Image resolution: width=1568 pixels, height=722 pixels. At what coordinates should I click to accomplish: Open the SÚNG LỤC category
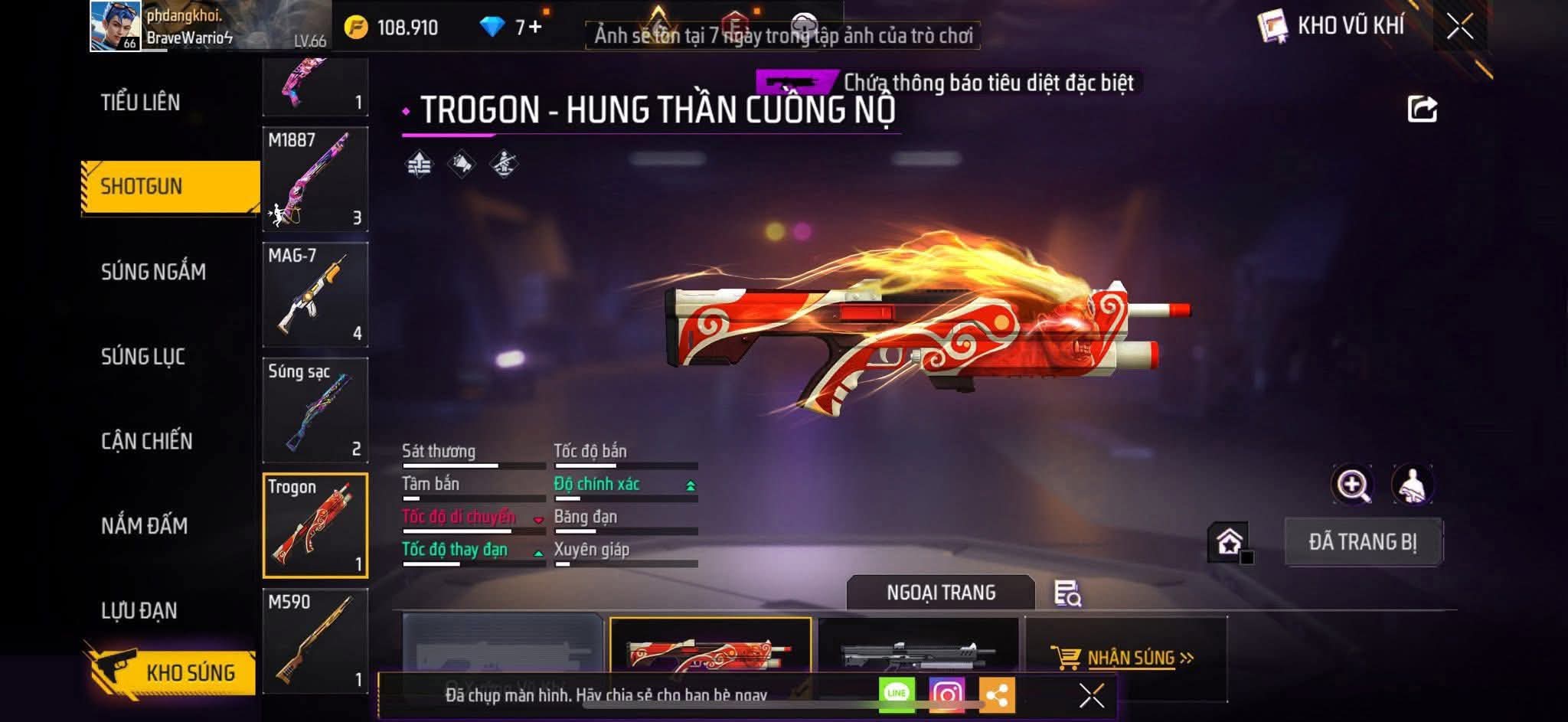[x=143, y=357]
